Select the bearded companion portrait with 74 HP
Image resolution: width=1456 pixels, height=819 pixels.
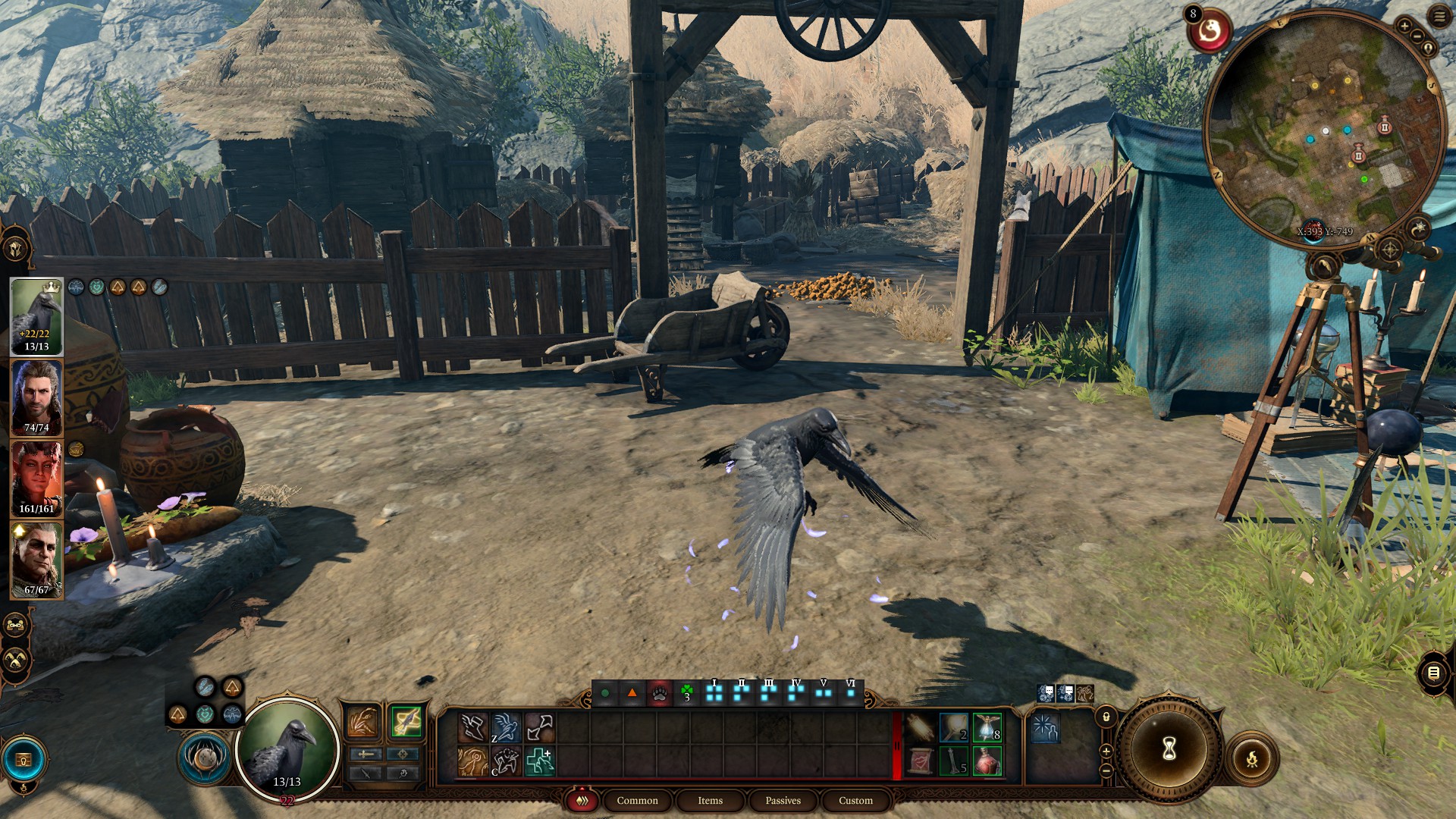point(36,398)
